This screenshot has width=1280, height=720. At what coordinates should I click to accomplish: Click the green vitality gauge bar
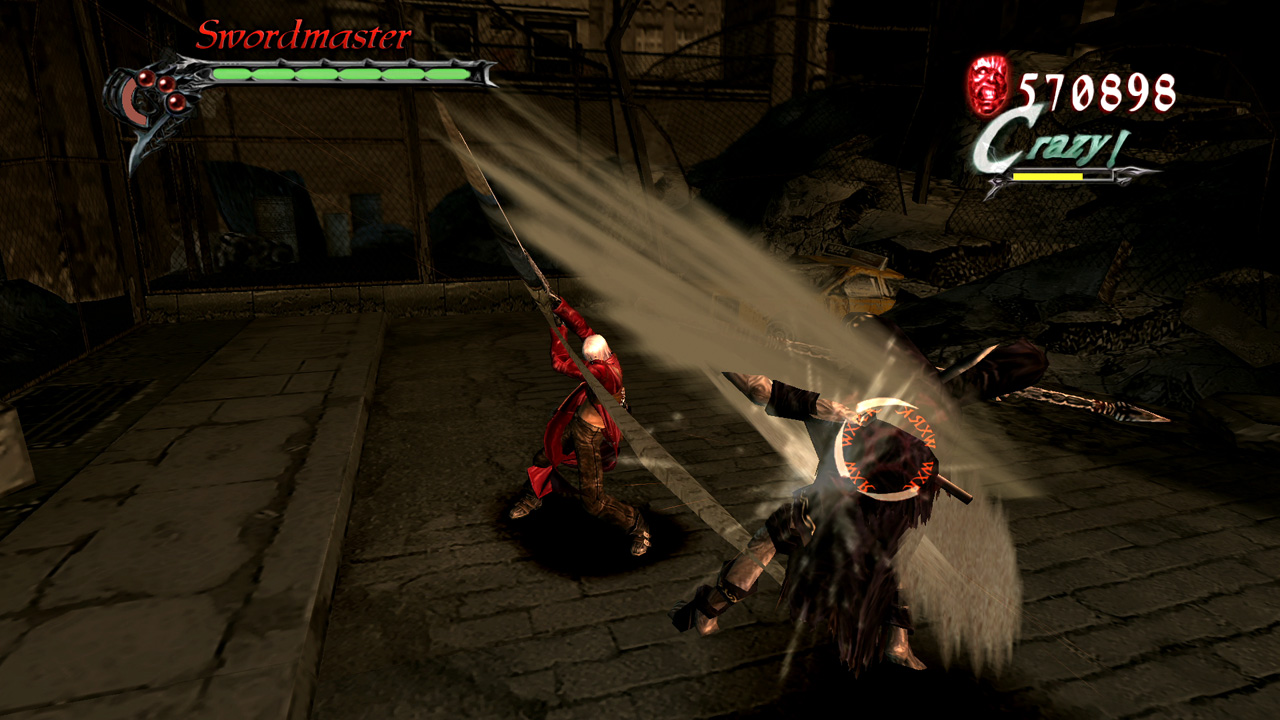[340, 72]
